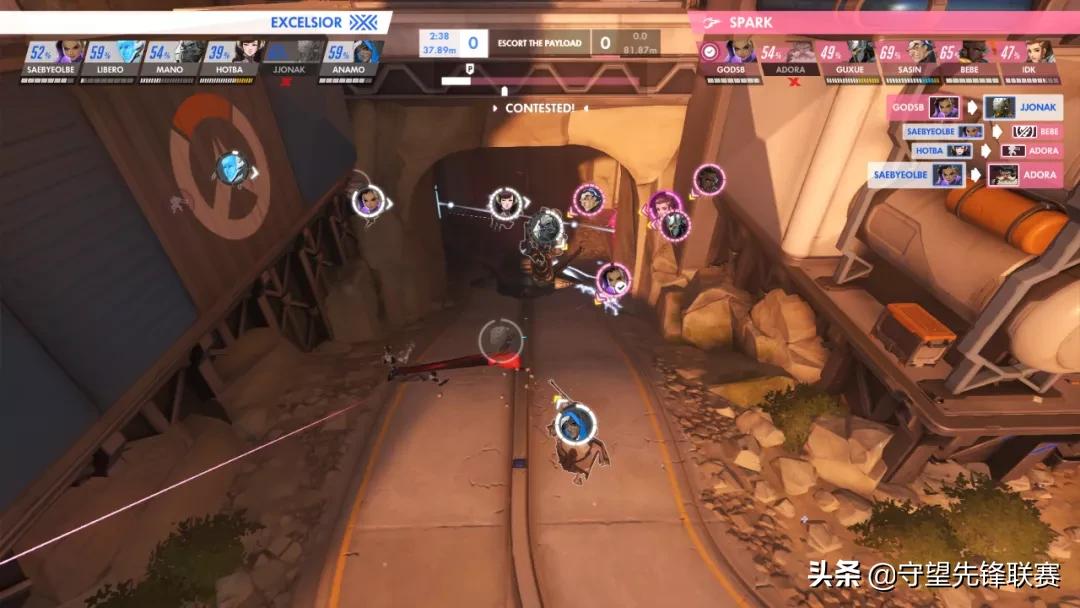Screen dimensions: 1080x608
Task: Select BEBE's player card
Action: tap(967, 59)
